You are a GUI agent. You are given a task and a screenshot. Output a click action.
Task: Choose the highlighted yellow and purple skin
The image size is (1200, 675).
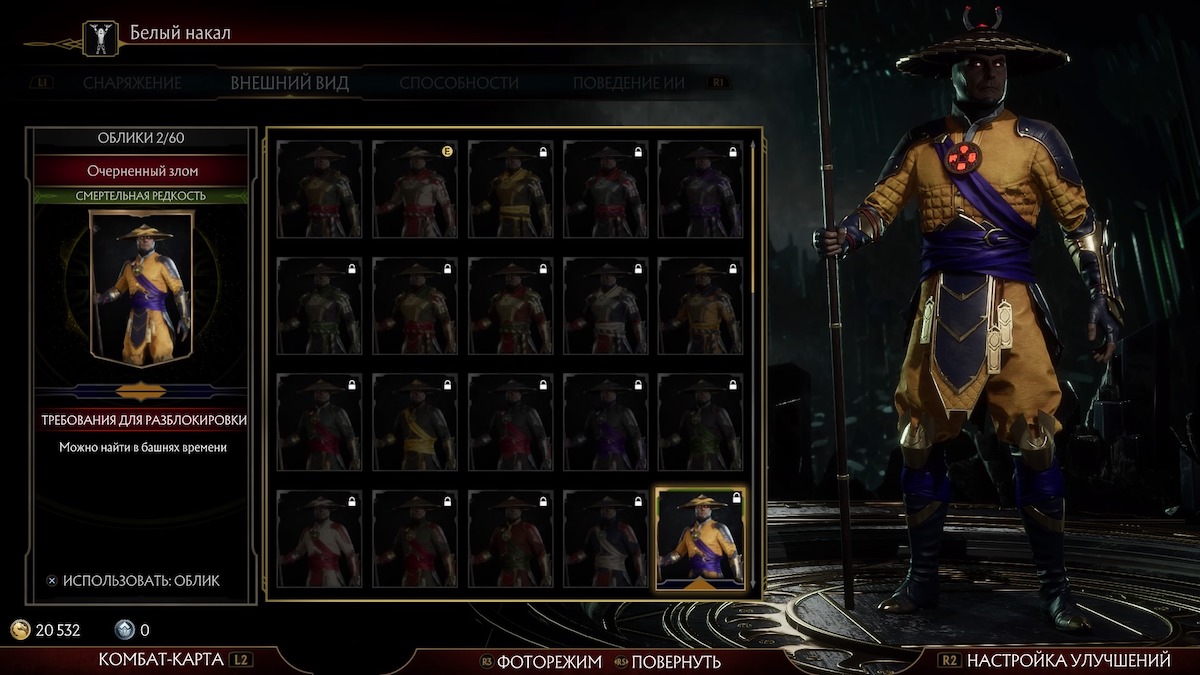700,539
